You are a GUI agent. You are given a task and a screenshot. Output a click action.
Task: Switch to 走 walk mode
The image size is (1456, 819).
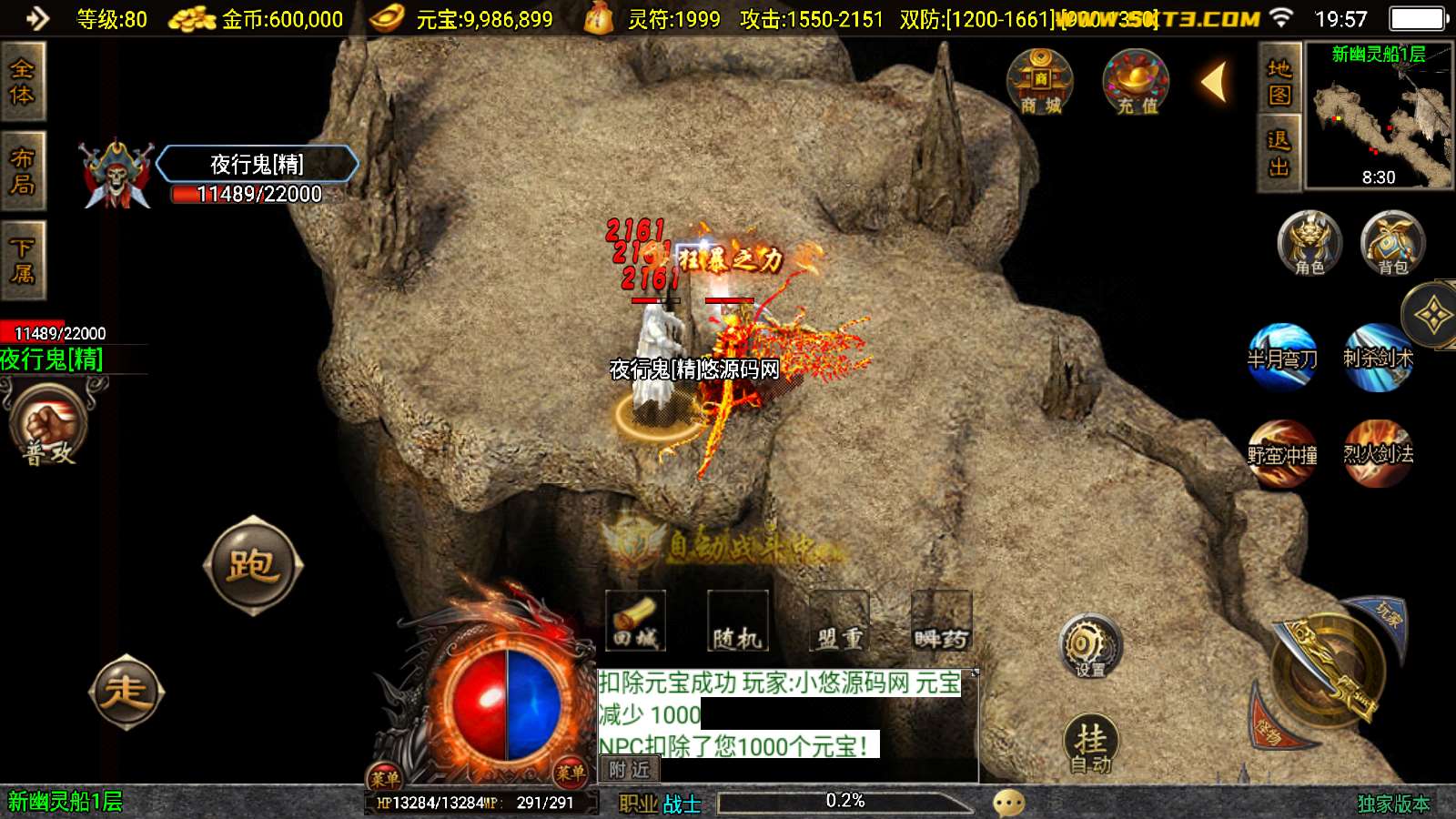click(x=126, y=692)
